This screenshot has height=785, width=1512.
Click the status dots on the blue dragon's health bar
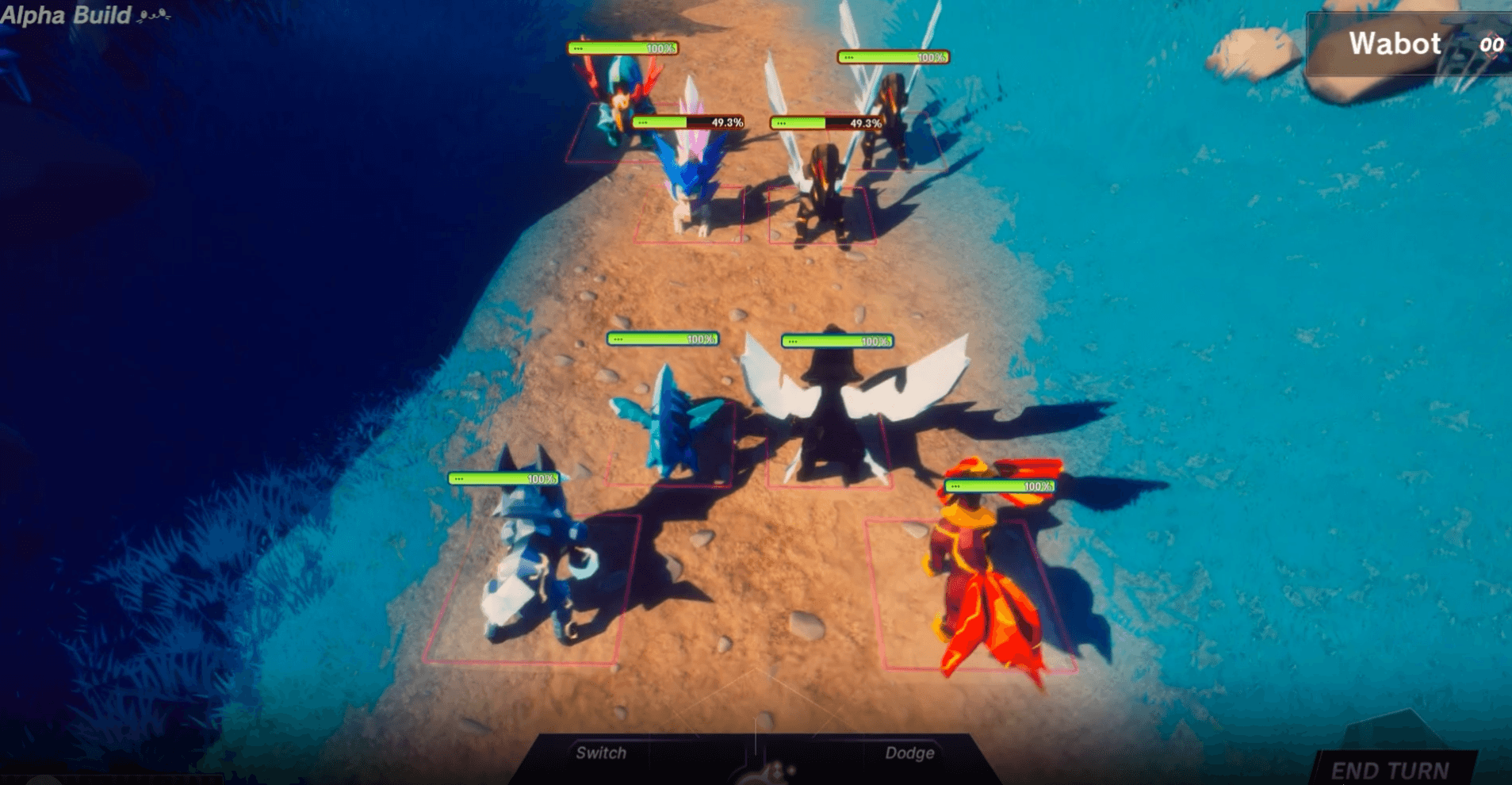point(618,341)
